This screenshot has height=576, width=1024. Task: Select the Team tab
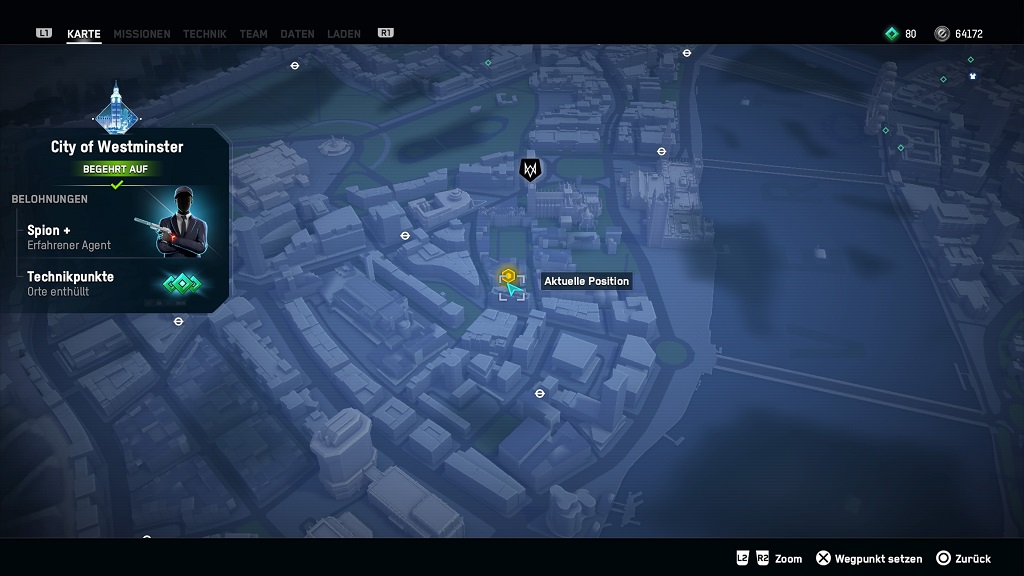pos(253,34)
